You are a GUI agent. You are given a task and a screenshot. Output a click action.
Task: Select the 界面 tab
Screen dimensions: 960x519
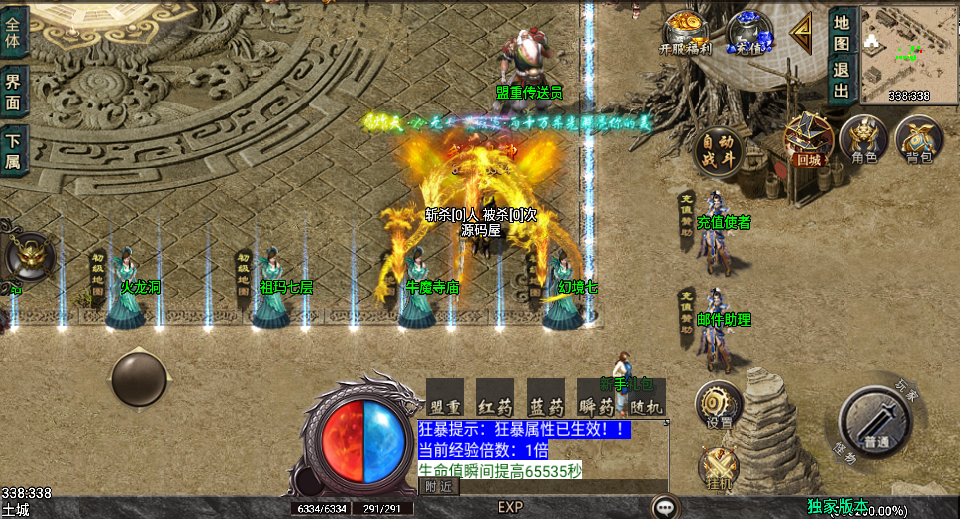tap(14, 91)
